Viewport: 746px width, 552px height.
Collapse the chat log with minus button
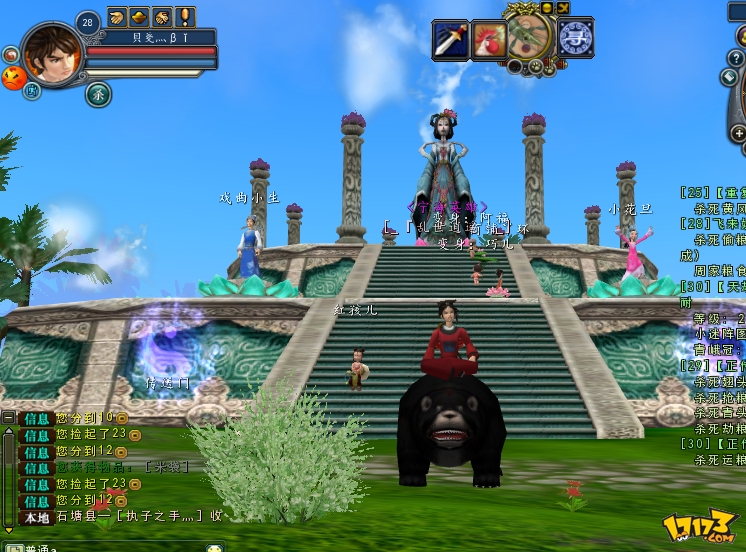coord(8,417)
